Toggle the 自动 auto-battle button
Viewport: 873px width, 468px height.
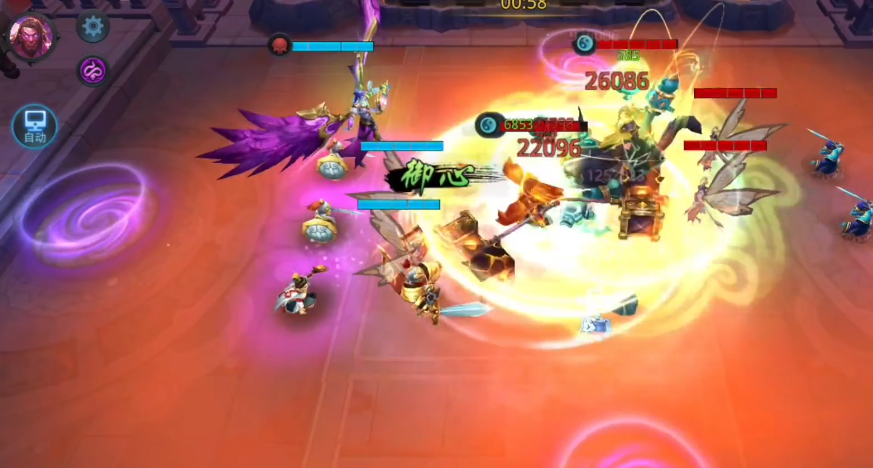(x=35, y=127)
